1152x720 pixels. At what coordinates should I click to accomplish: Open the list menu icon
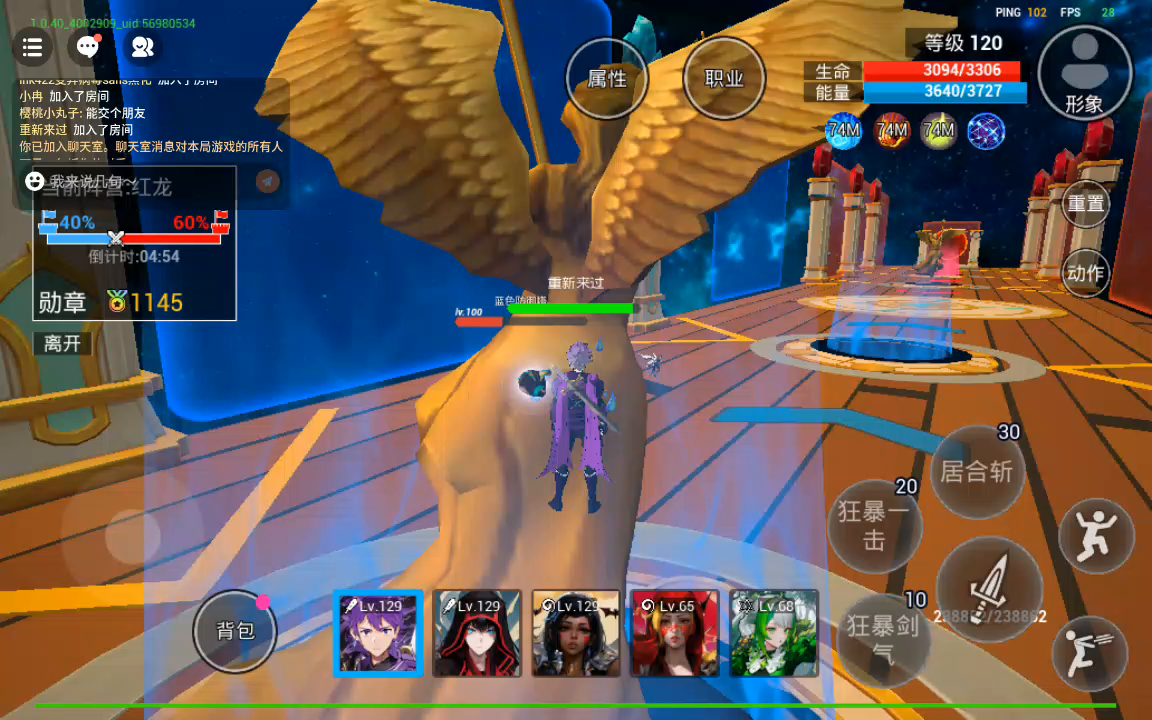32,46
